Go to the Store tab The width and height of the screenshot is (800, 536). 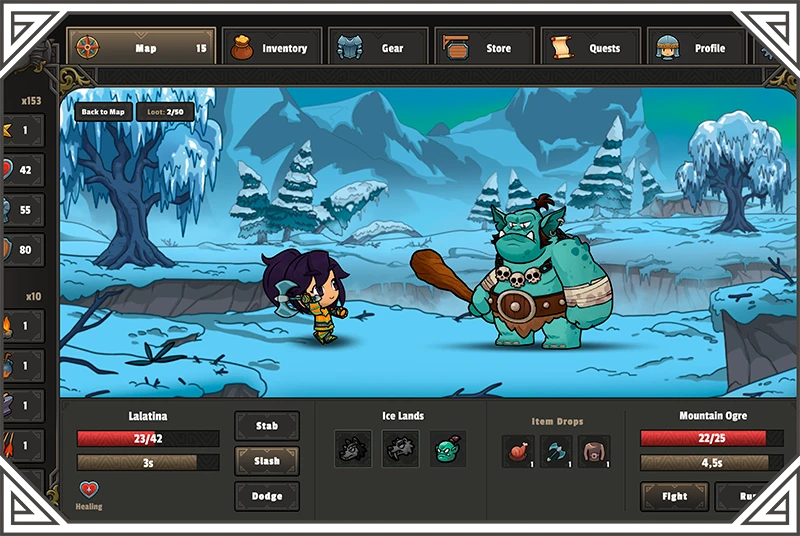tap(485, 47)
